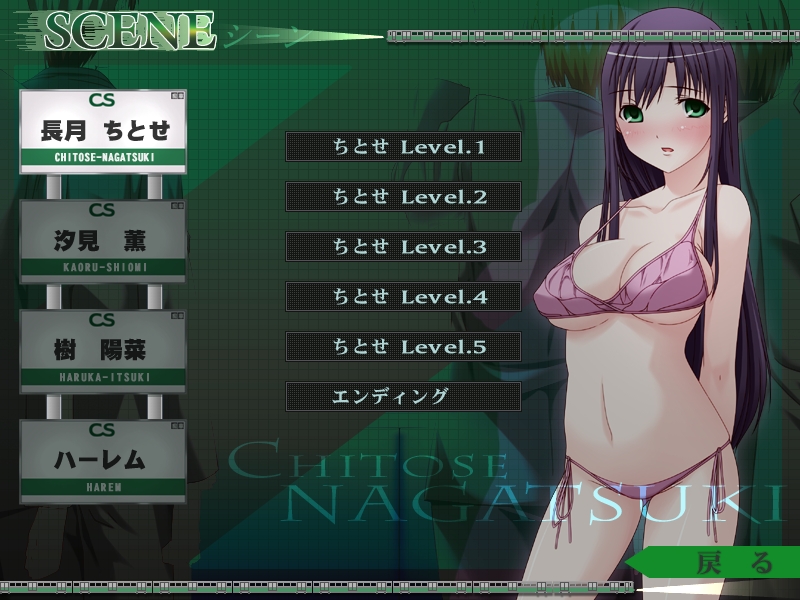Choose the 樹 陽菜 character sign
Viewport: 800px width, 600px height.
pos(103,351)
